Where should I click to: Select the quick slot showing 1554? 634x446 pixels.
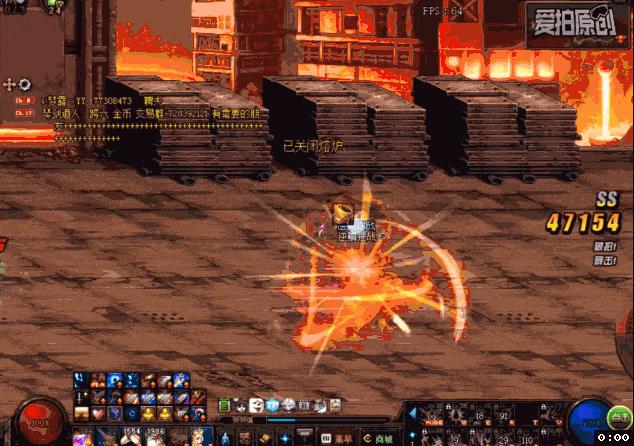point(130,435)
